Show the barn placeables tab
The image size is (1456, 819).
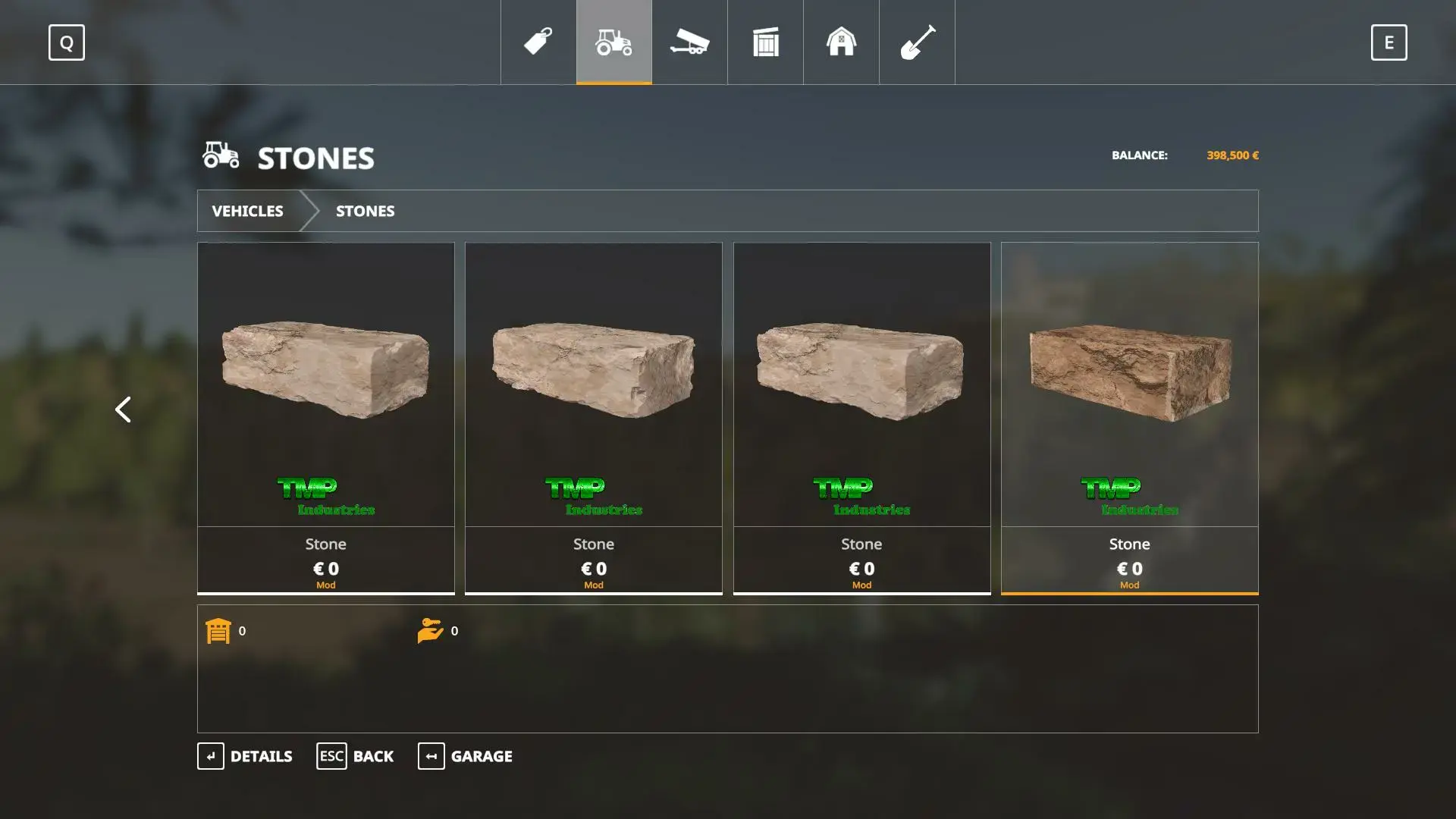841,42
